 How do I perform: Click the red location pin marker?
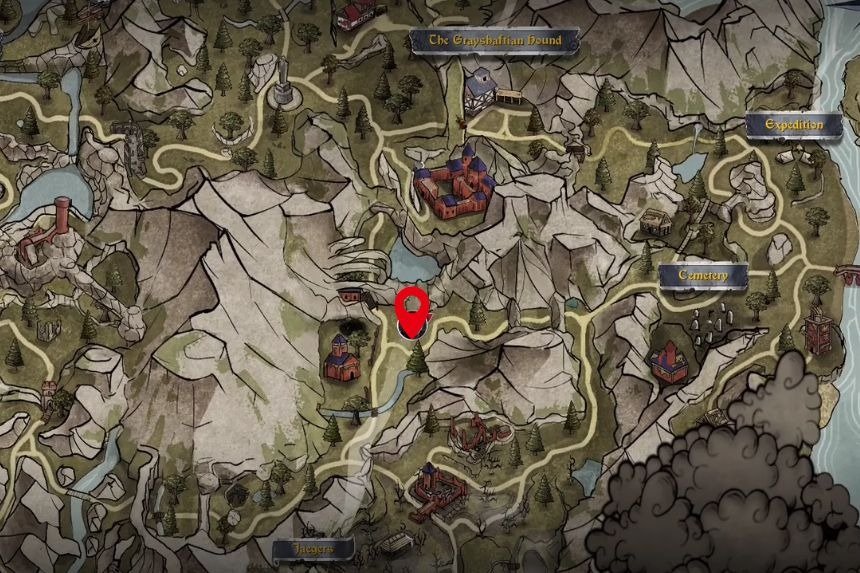(x=413, y=308)
